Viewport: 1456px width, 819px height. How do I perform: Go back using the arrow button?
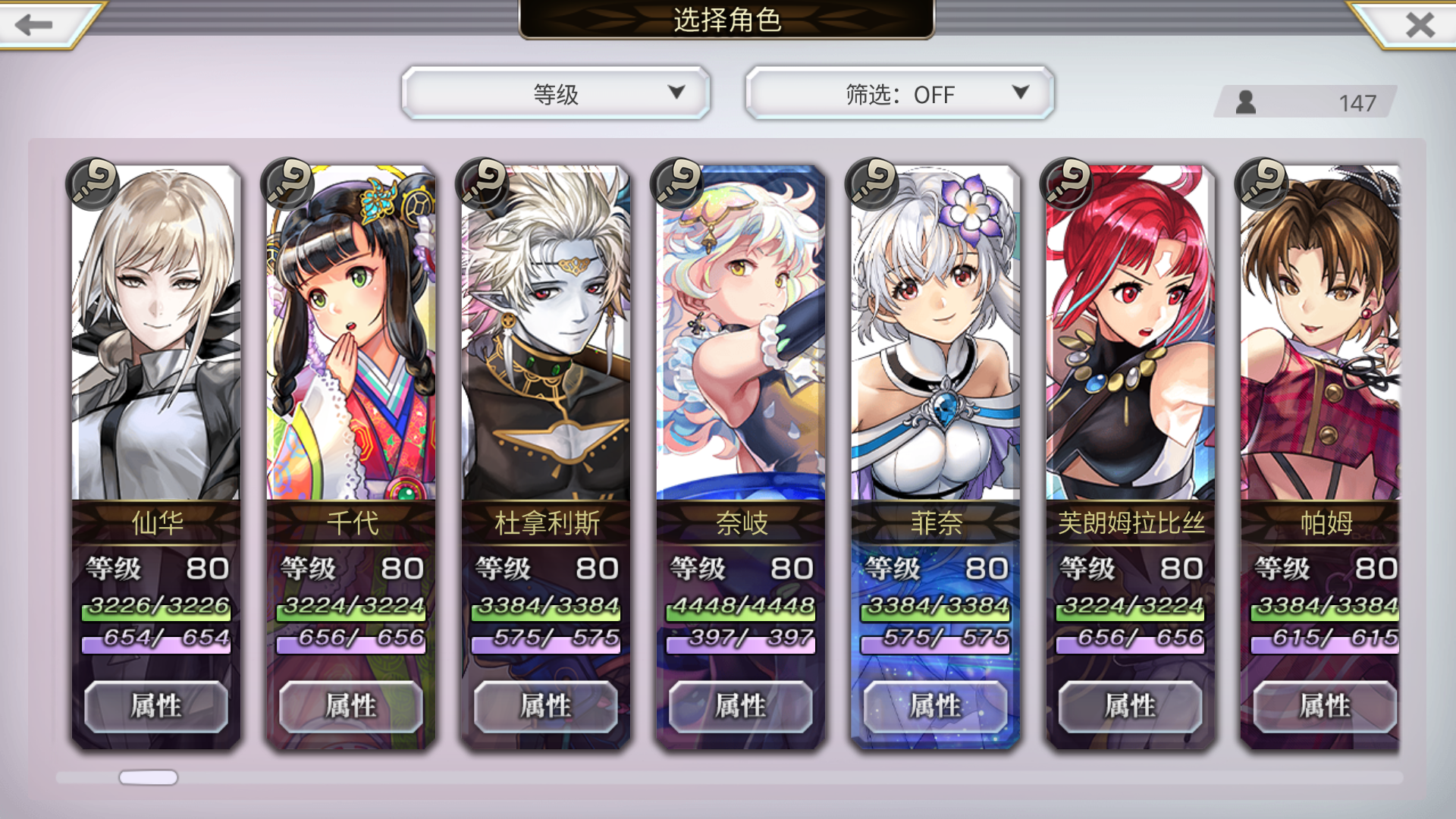(32, 25)
